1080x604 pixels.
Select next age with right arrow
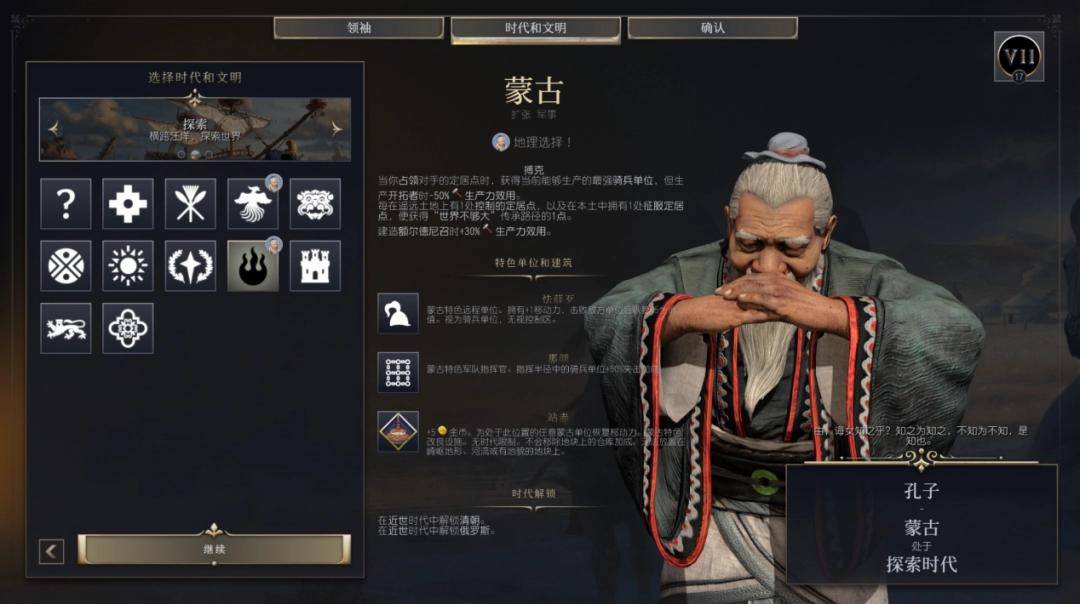tap(336, 128)
